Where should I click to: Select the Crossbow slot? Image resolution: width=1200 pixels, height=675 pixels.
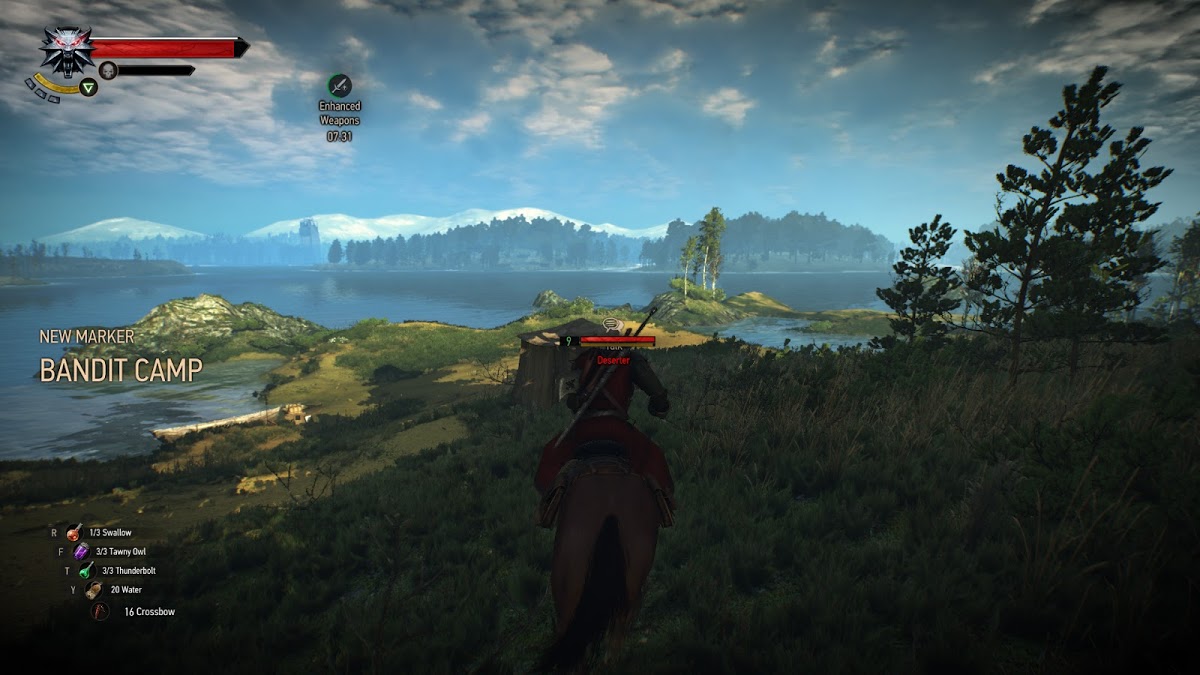click(x=100, y=611)
